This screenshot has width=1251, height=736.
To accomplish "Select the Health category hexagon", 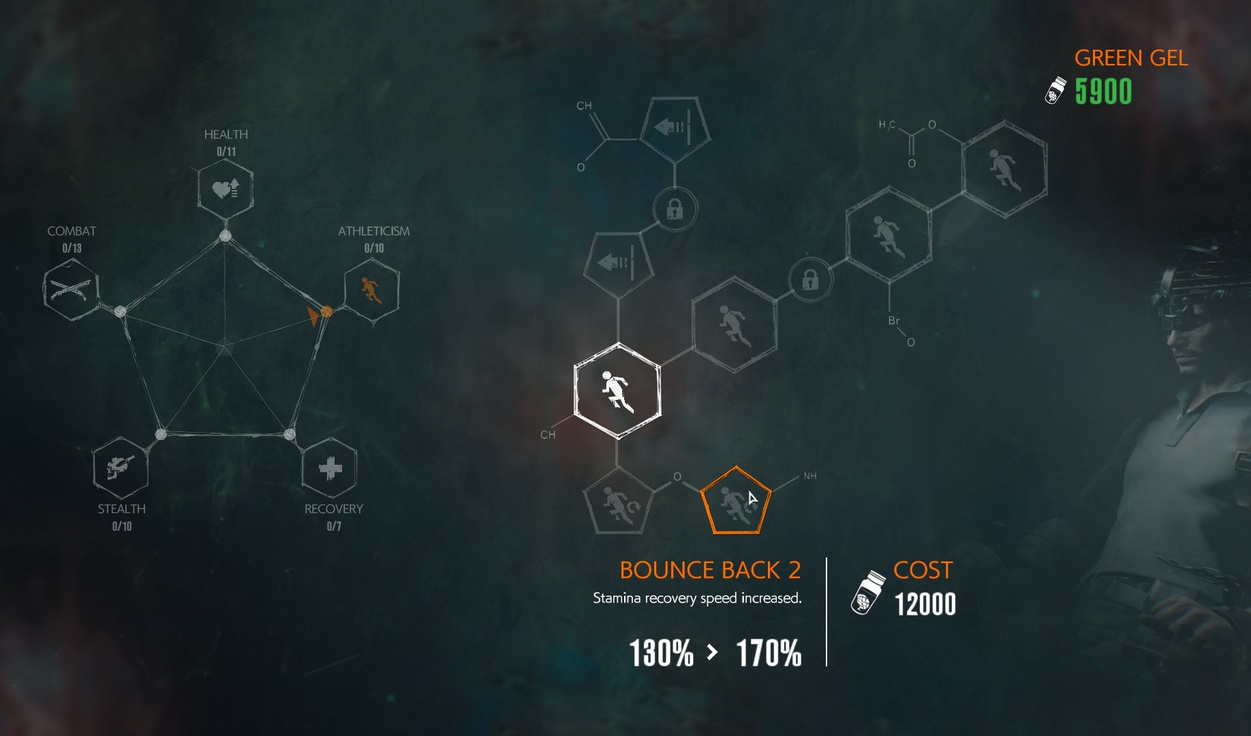I will (225, 188).
